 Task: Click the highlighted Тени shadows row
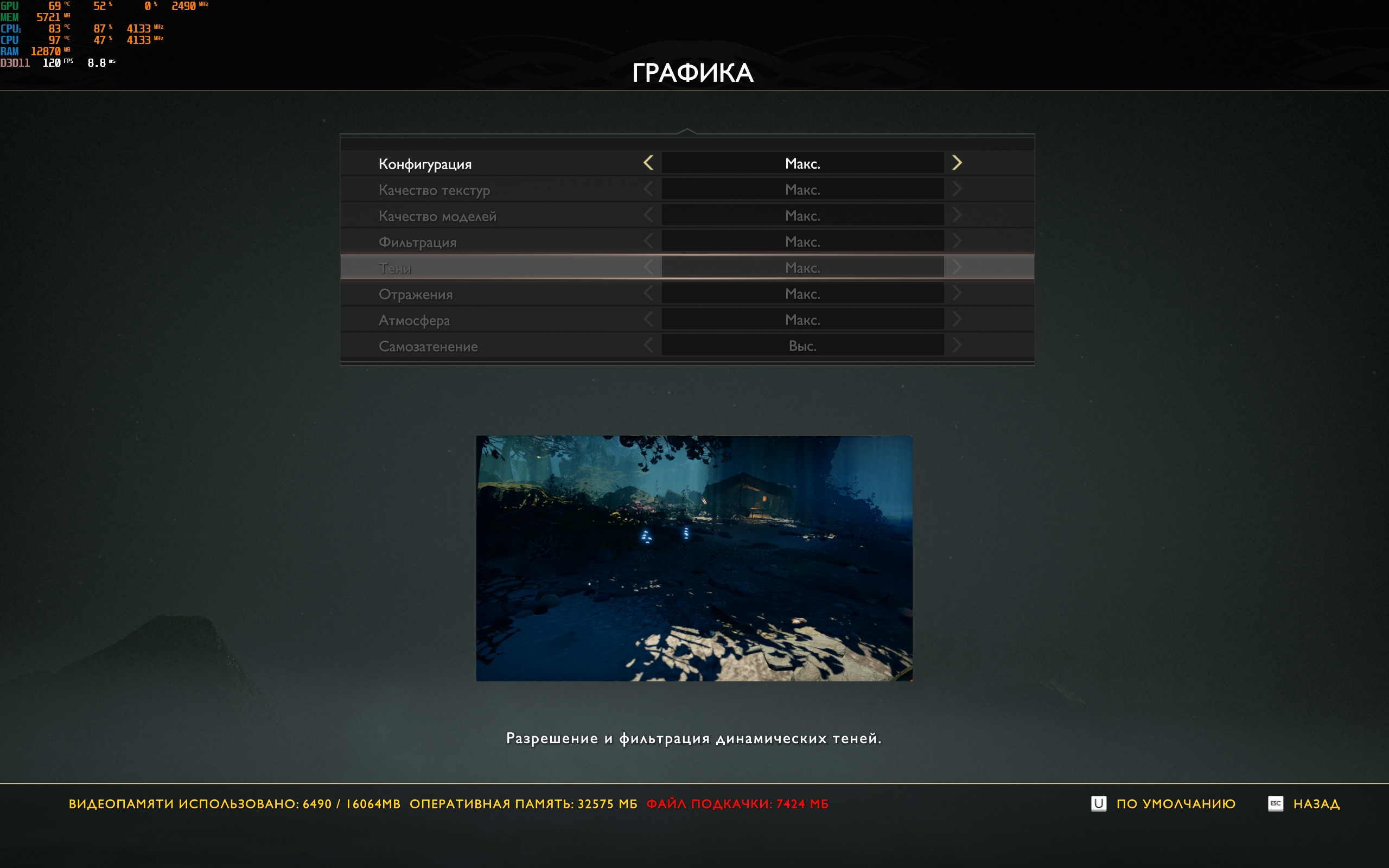pyautogui.click(x=395, y=268)
